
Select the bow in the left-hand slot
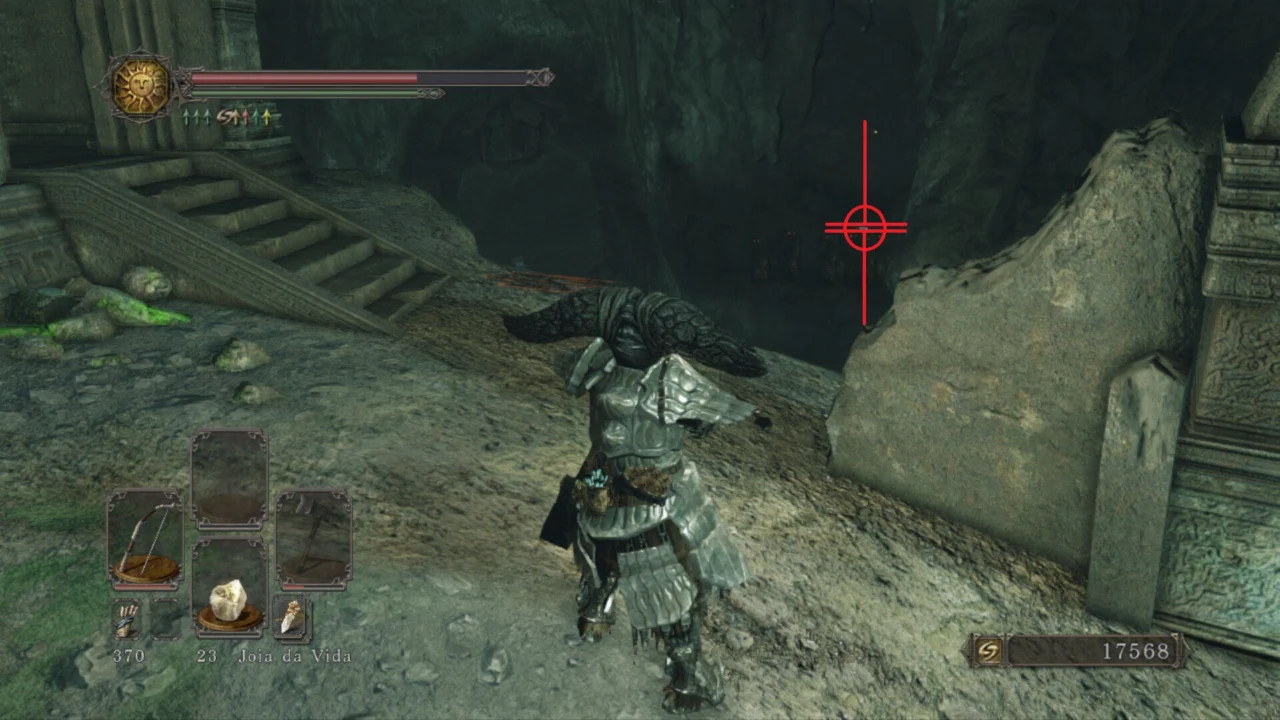[145, 536]
